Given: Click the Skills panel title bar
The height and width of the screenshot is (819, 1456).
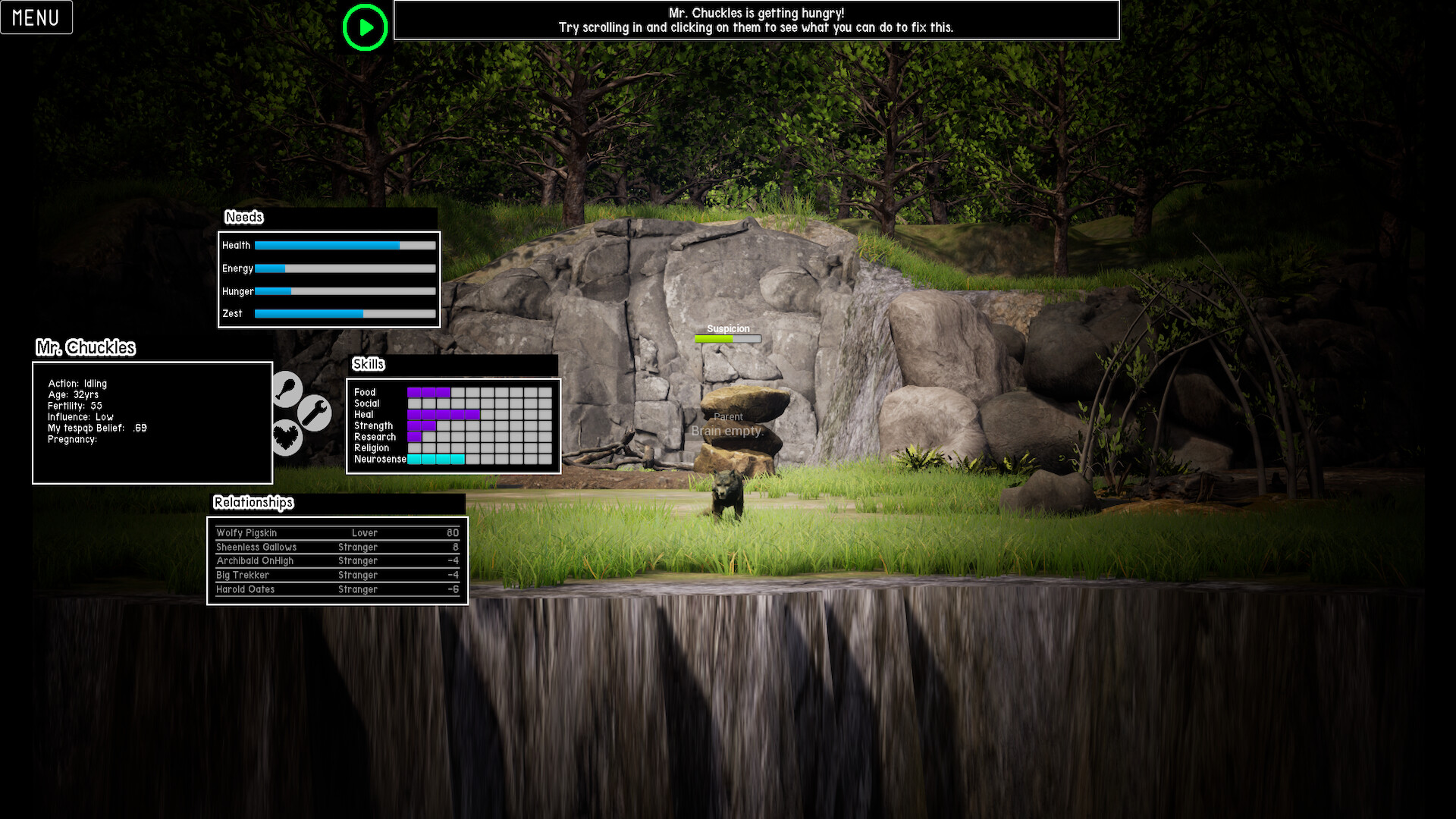Looking at the screenshot, I should pyautogui.click(x=369, y=365).
